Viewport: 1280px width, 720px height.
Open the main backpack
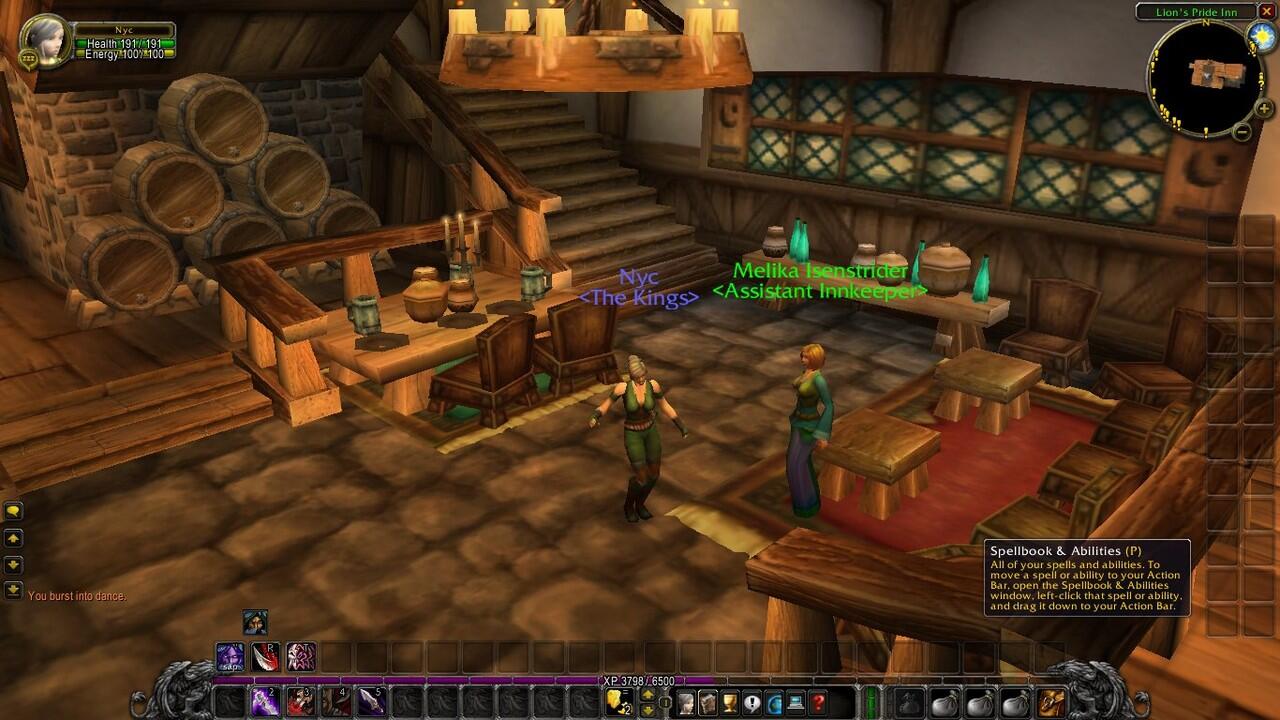tap(1051, 702)
